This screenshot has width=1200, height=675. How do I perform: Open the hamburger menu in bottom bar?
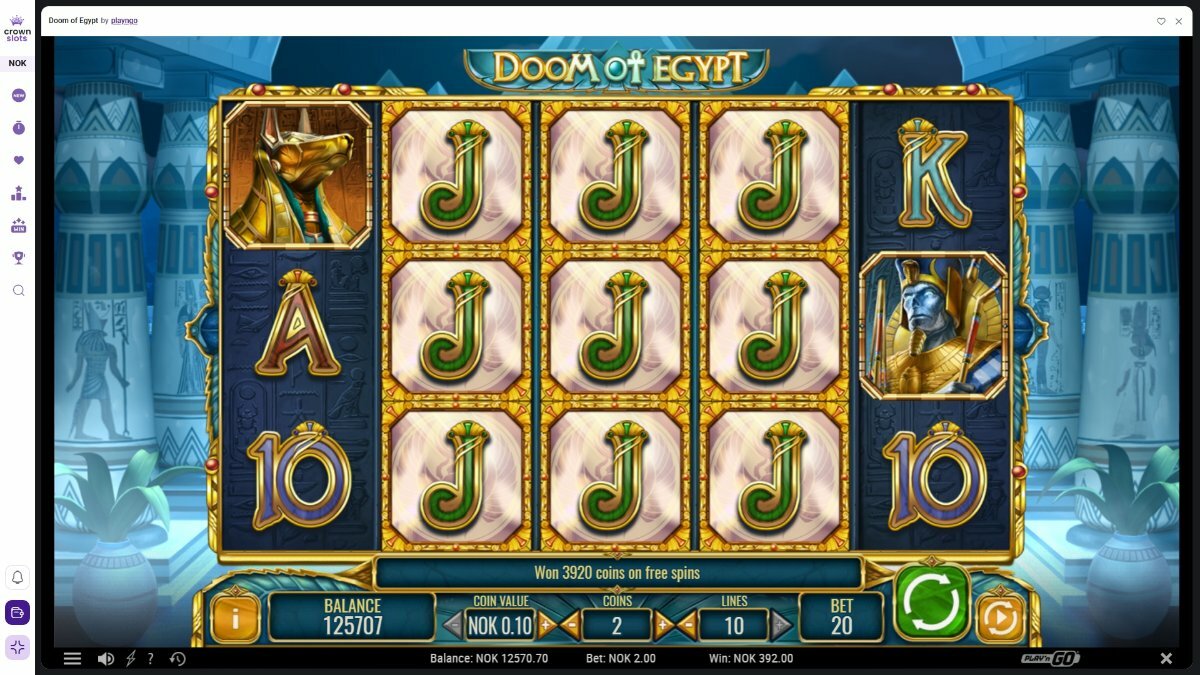tap(72, 659)
